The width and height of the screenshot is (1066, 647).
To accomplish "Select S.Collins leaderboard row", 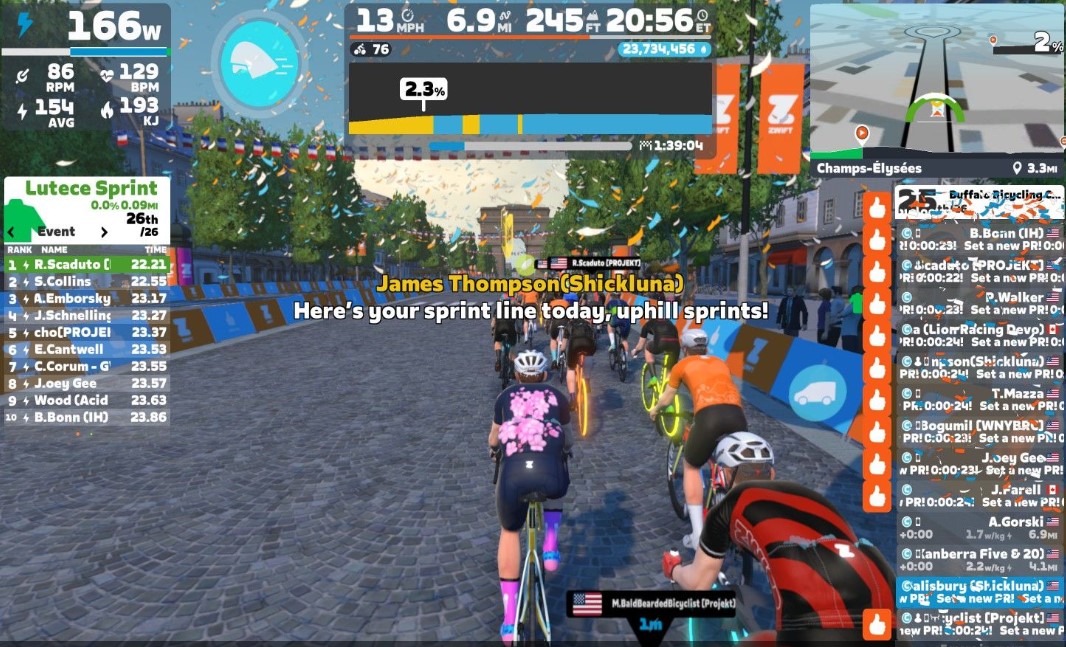I will (87, 281).
